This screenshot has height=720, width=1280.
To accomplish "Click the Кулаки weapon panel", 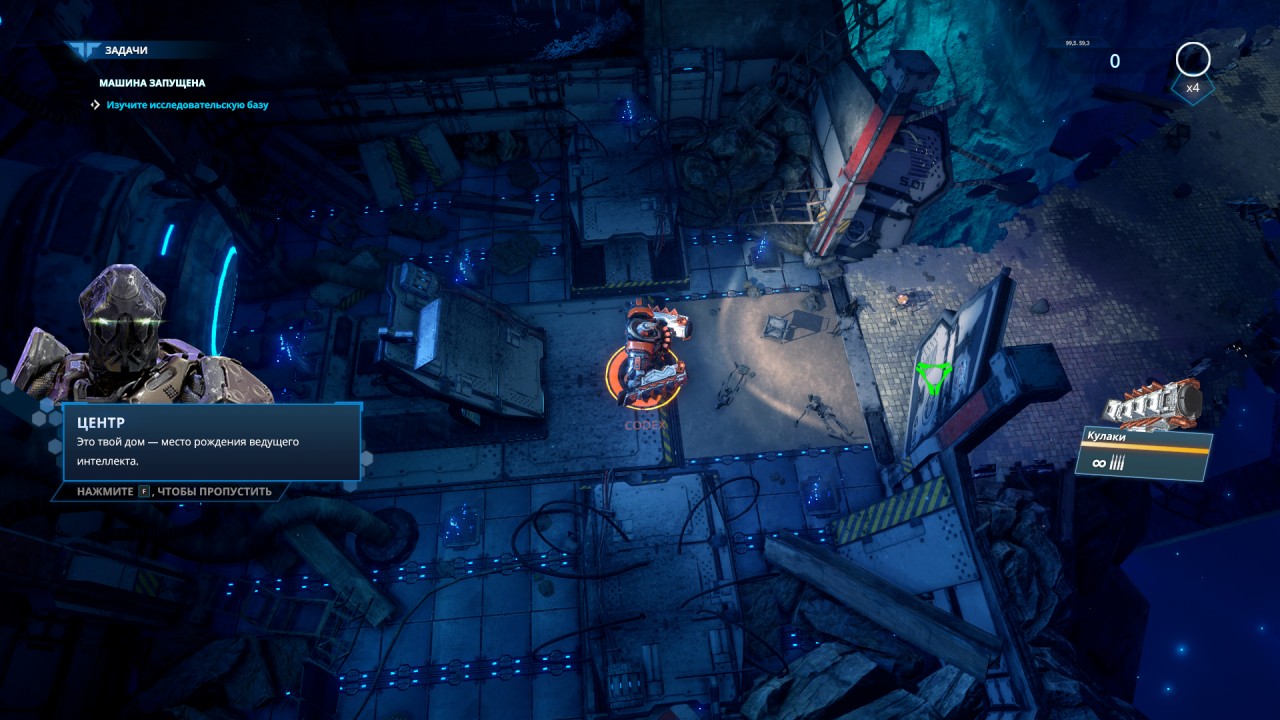I will pos(1145,452).
